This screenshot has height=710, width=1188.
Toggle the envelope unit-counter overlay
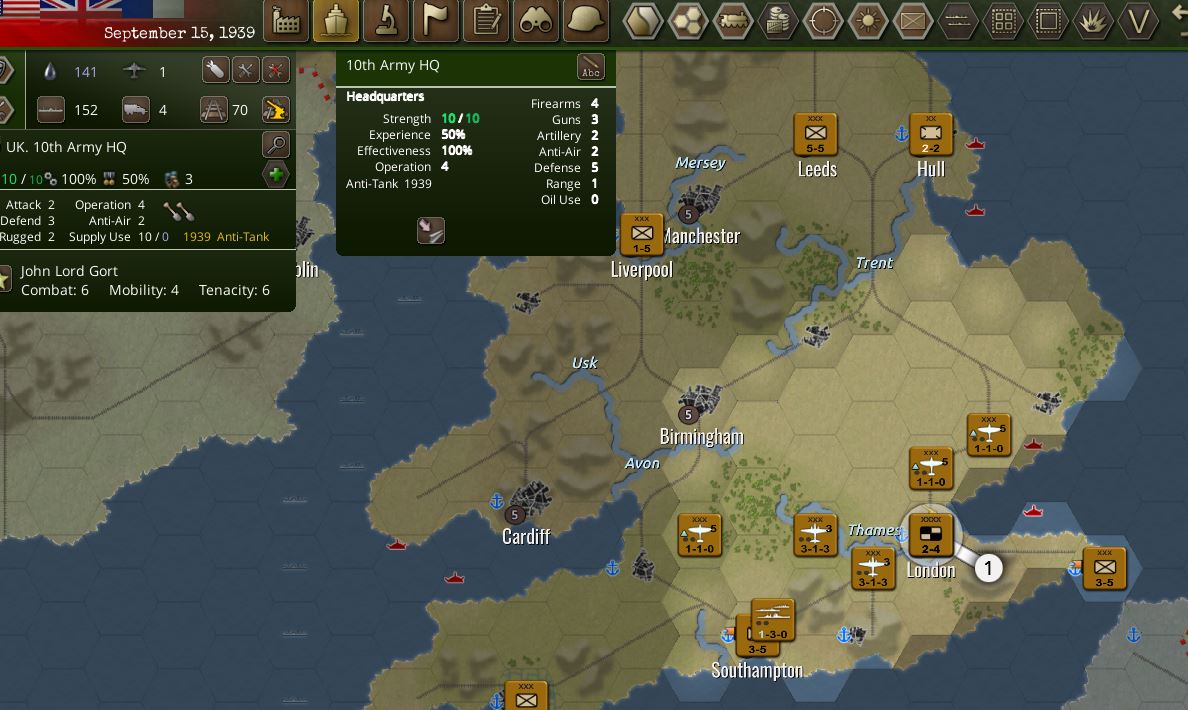tap(913, 20)
